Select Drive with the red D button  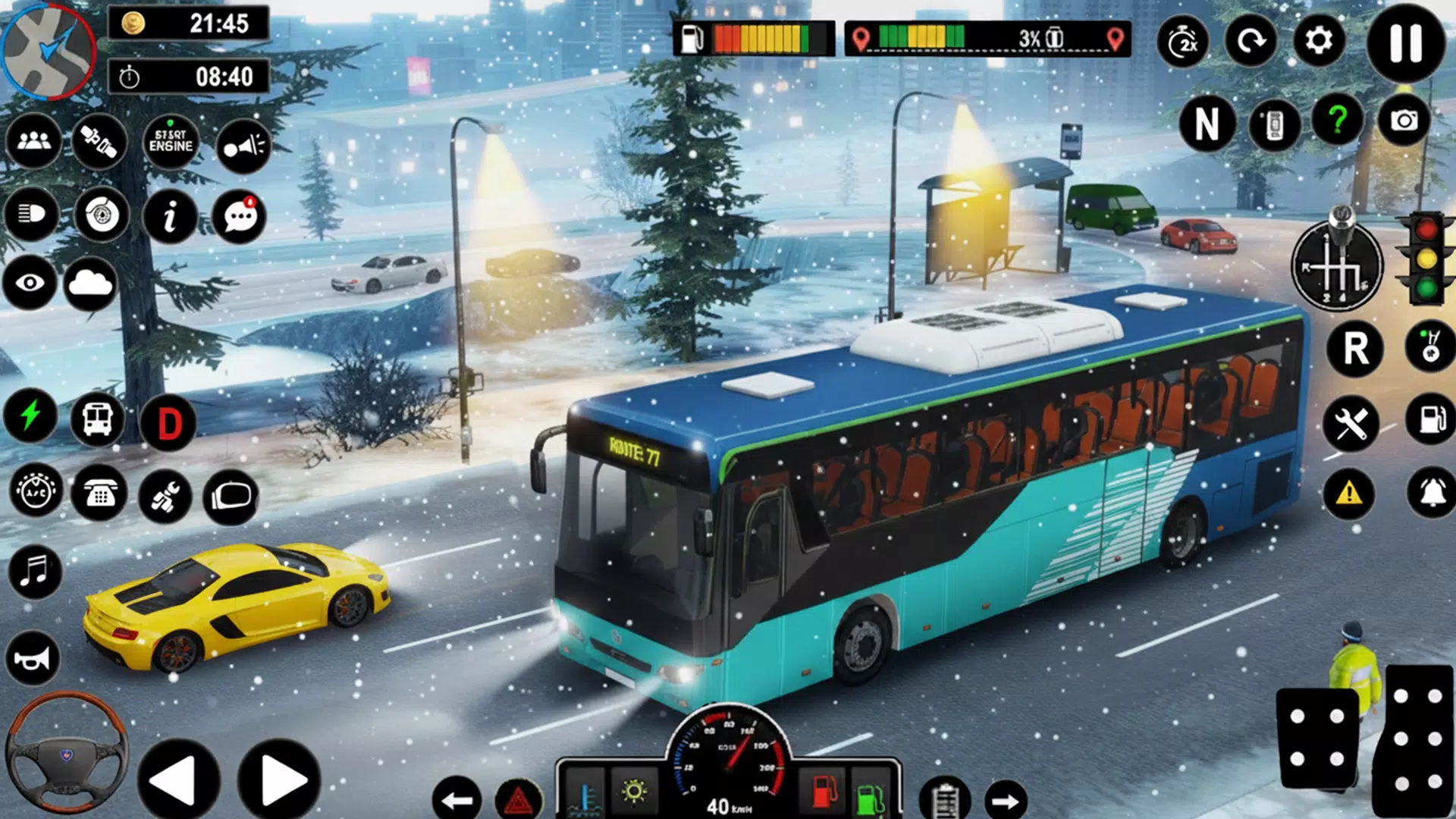pos(169,423)
